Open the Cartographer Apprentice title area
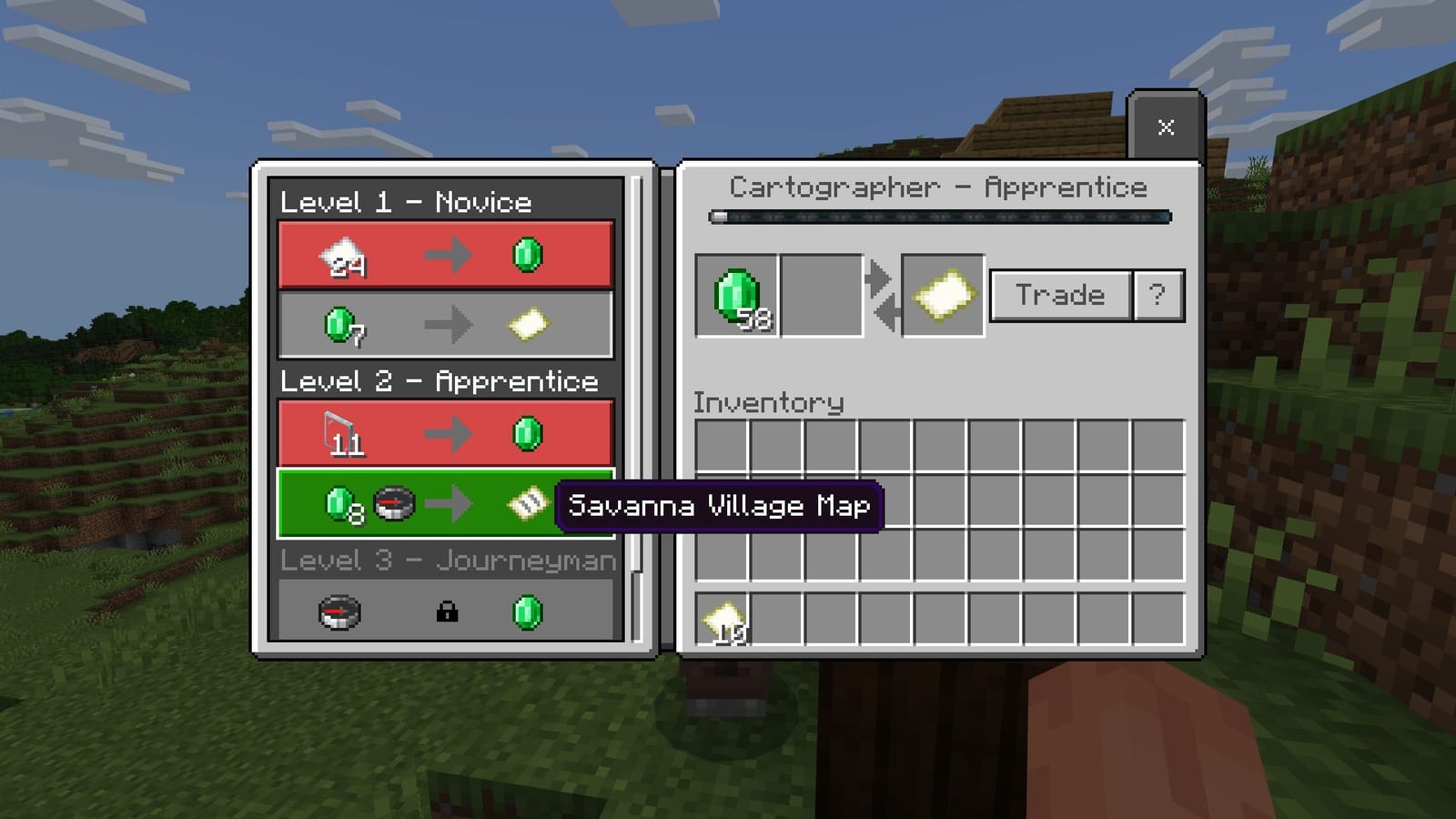The width and height of the screenshot is (1456, 819). click(939, 187)
